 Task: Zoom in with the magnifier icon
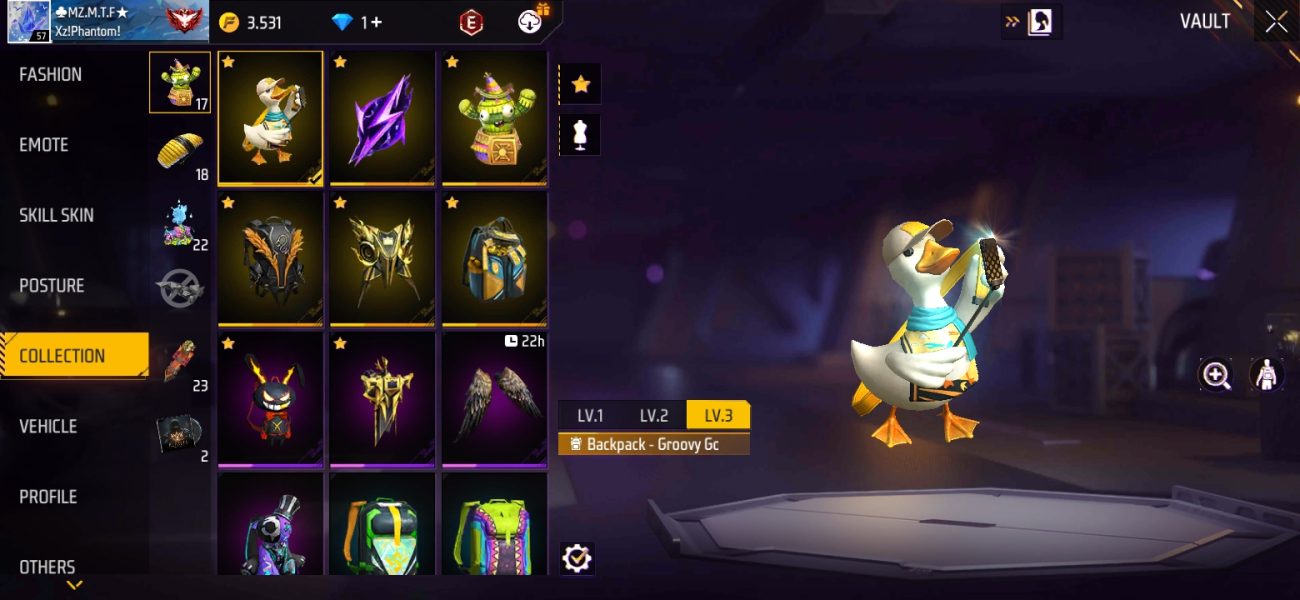click(1216, 375)
